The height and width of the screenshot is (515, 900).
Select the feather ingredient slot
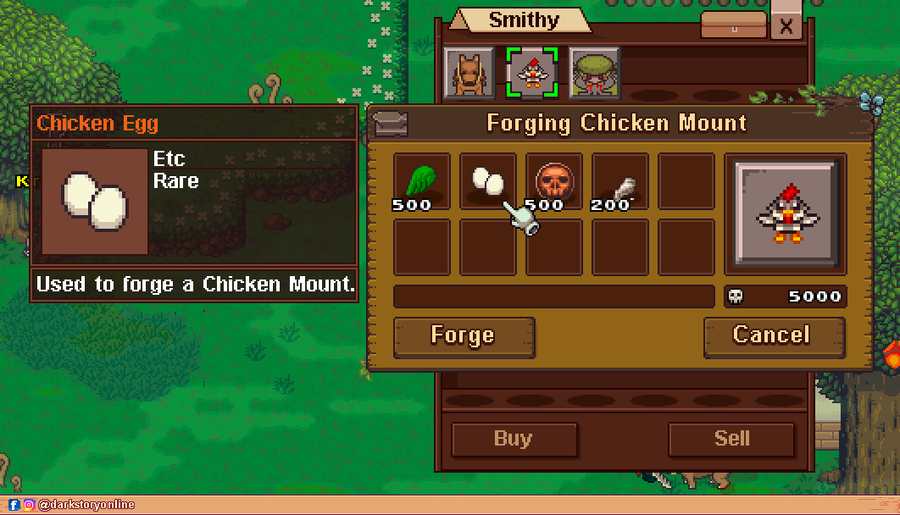pos(620,181)
